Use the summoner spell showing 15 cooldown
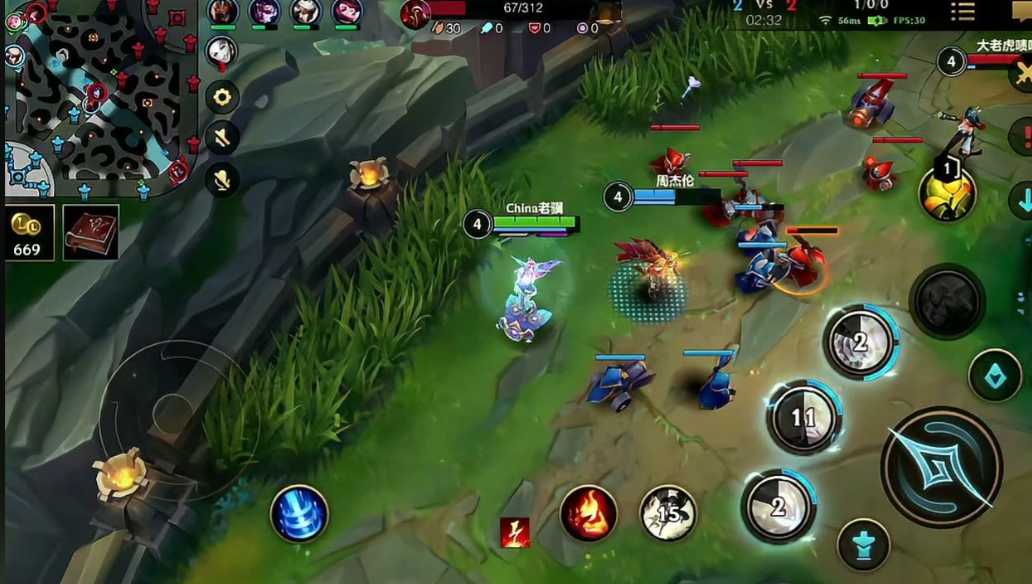1032x584 pixels. 668,513
